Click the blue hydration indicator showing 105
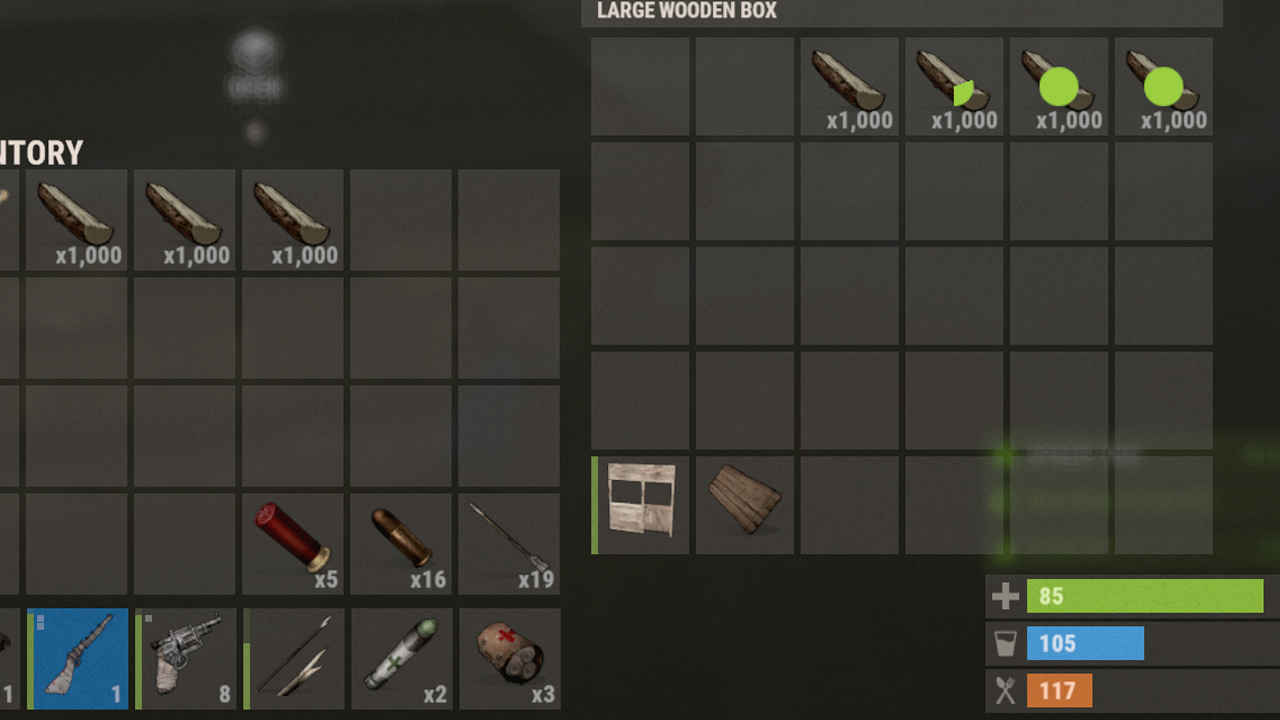 tap(1086, 643)
